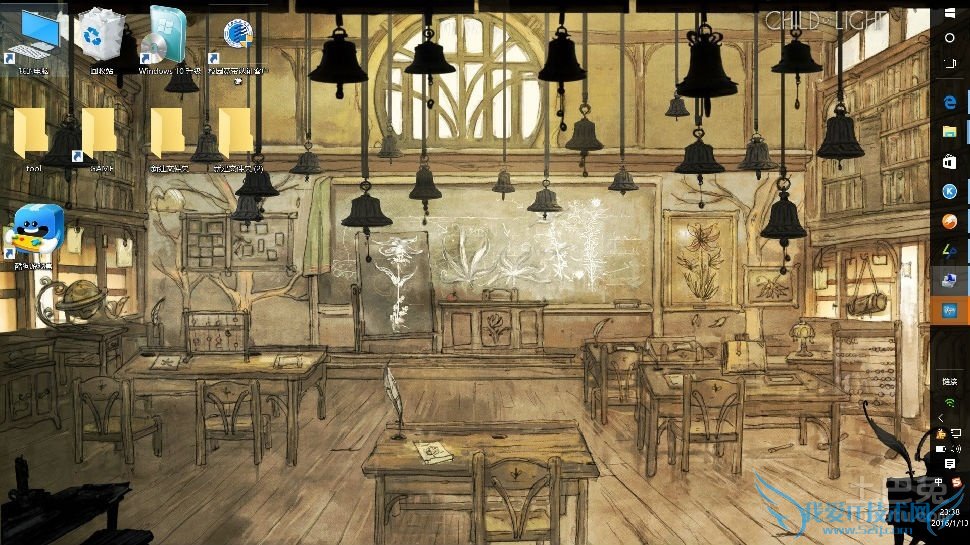Open the Recycle Bin desktop icon
970x545 pixels.
pyautogui.click(x=100, y=38)
